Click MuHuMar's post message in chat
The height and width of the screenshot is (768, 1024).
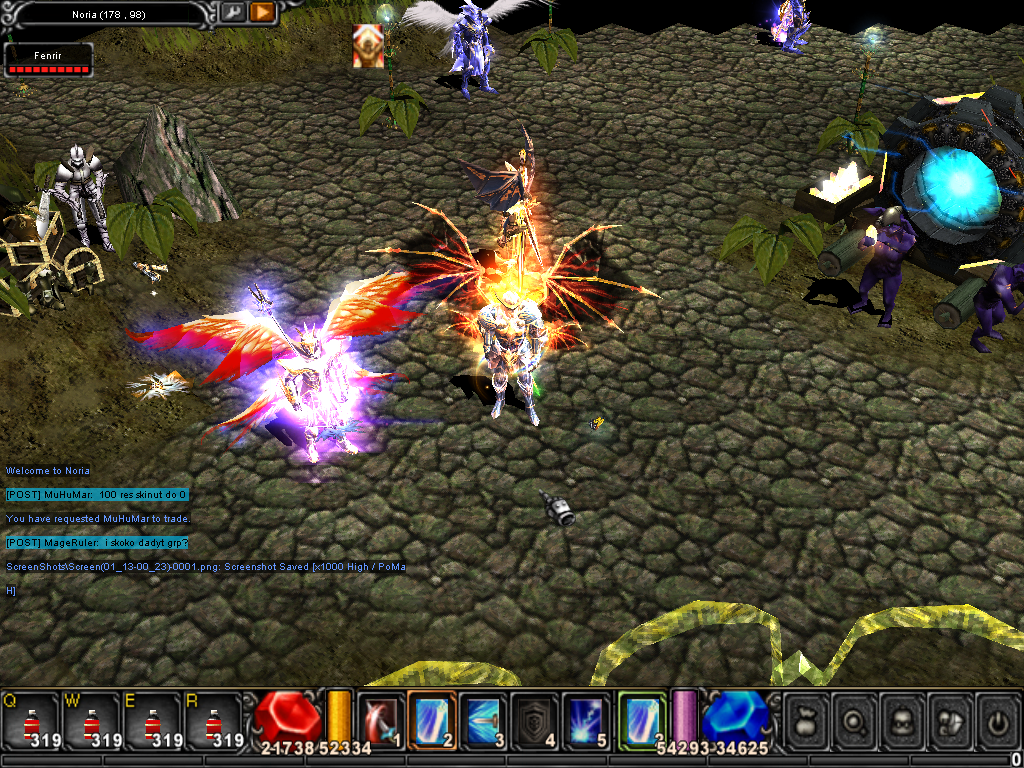(97, 495)
